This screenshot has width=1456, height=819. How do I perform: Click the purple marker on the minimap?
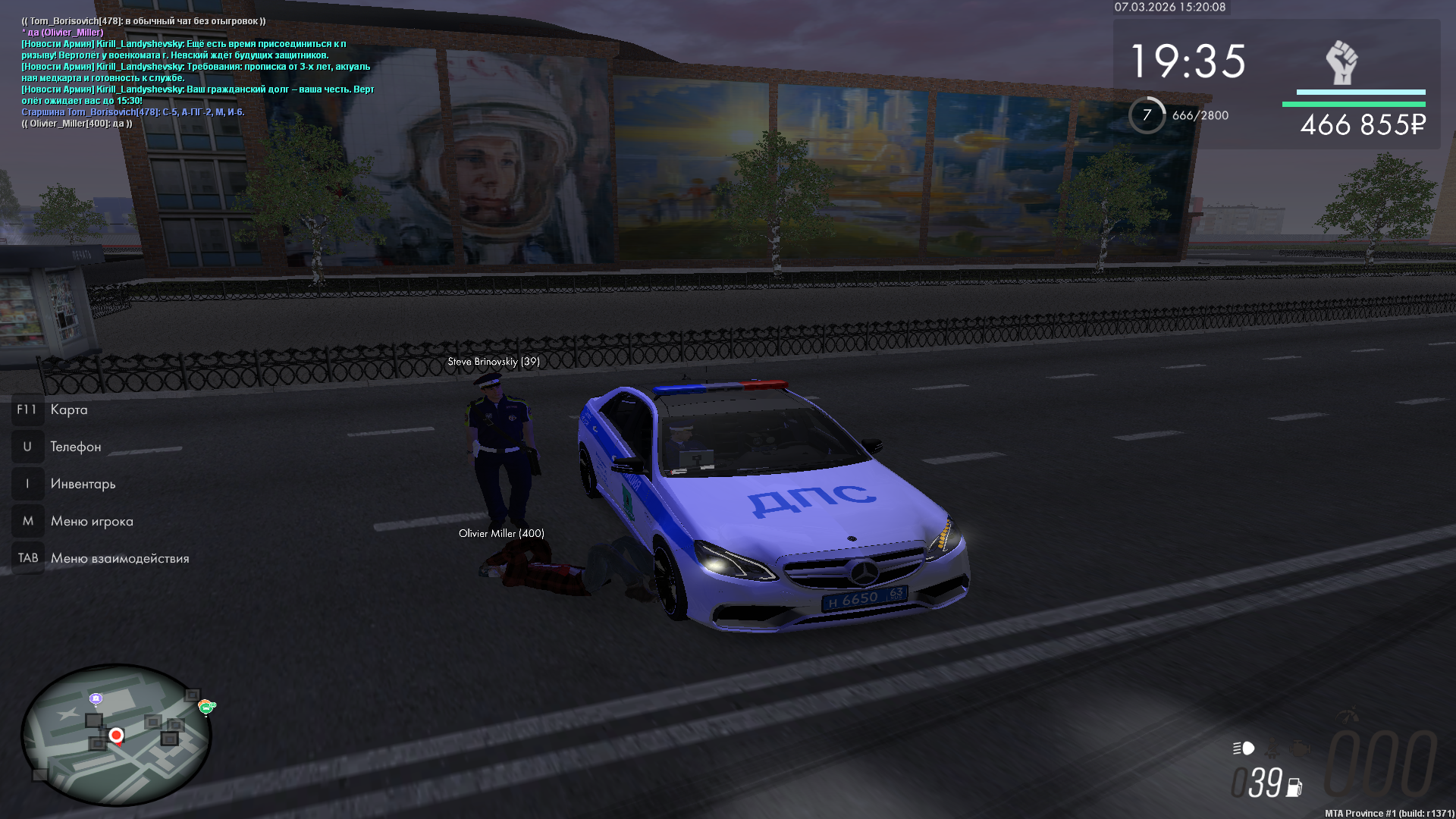pos(96,698)
